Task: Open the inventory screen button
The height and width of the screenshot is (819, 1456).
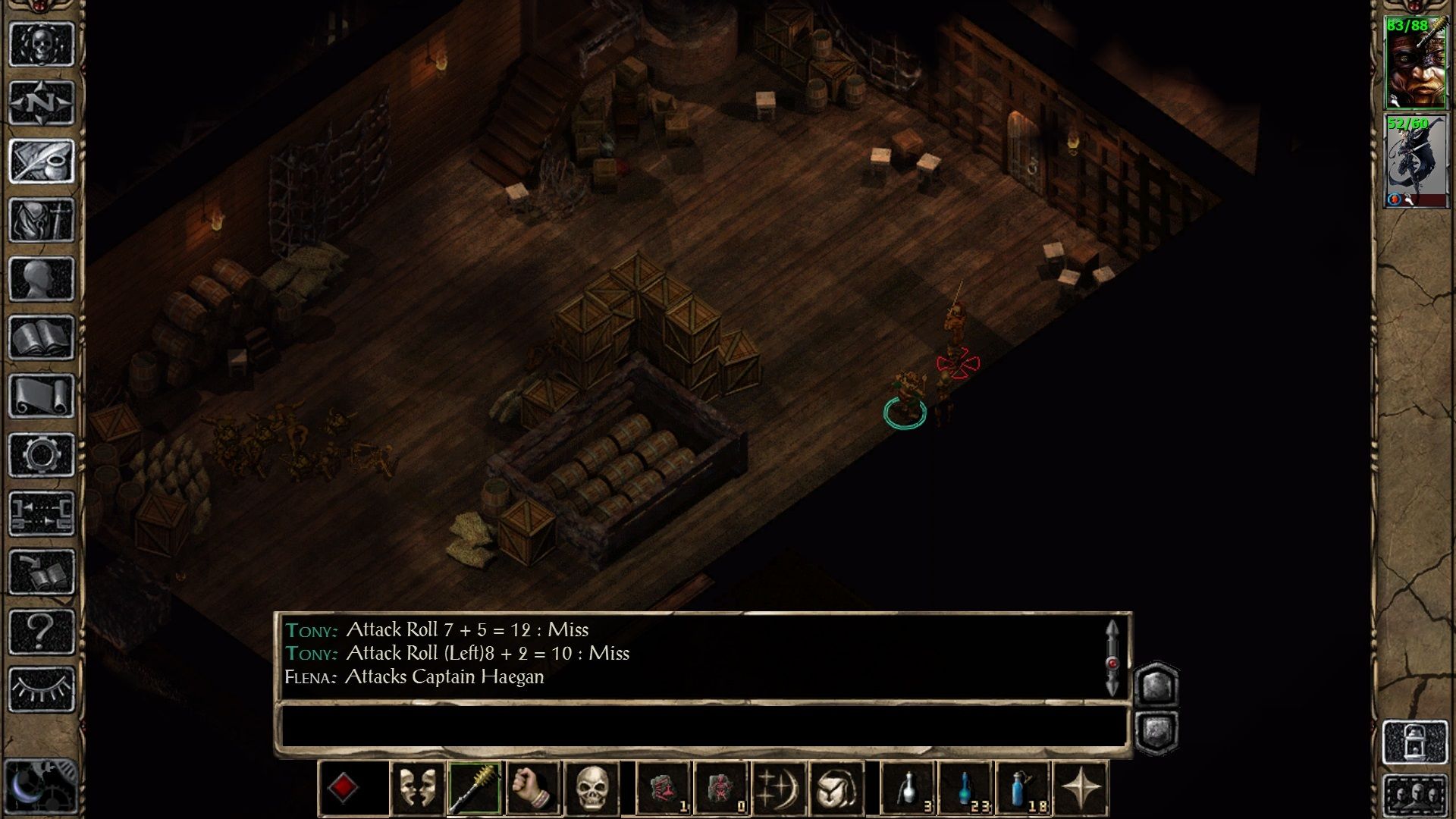Action: [x=42, y=220]
